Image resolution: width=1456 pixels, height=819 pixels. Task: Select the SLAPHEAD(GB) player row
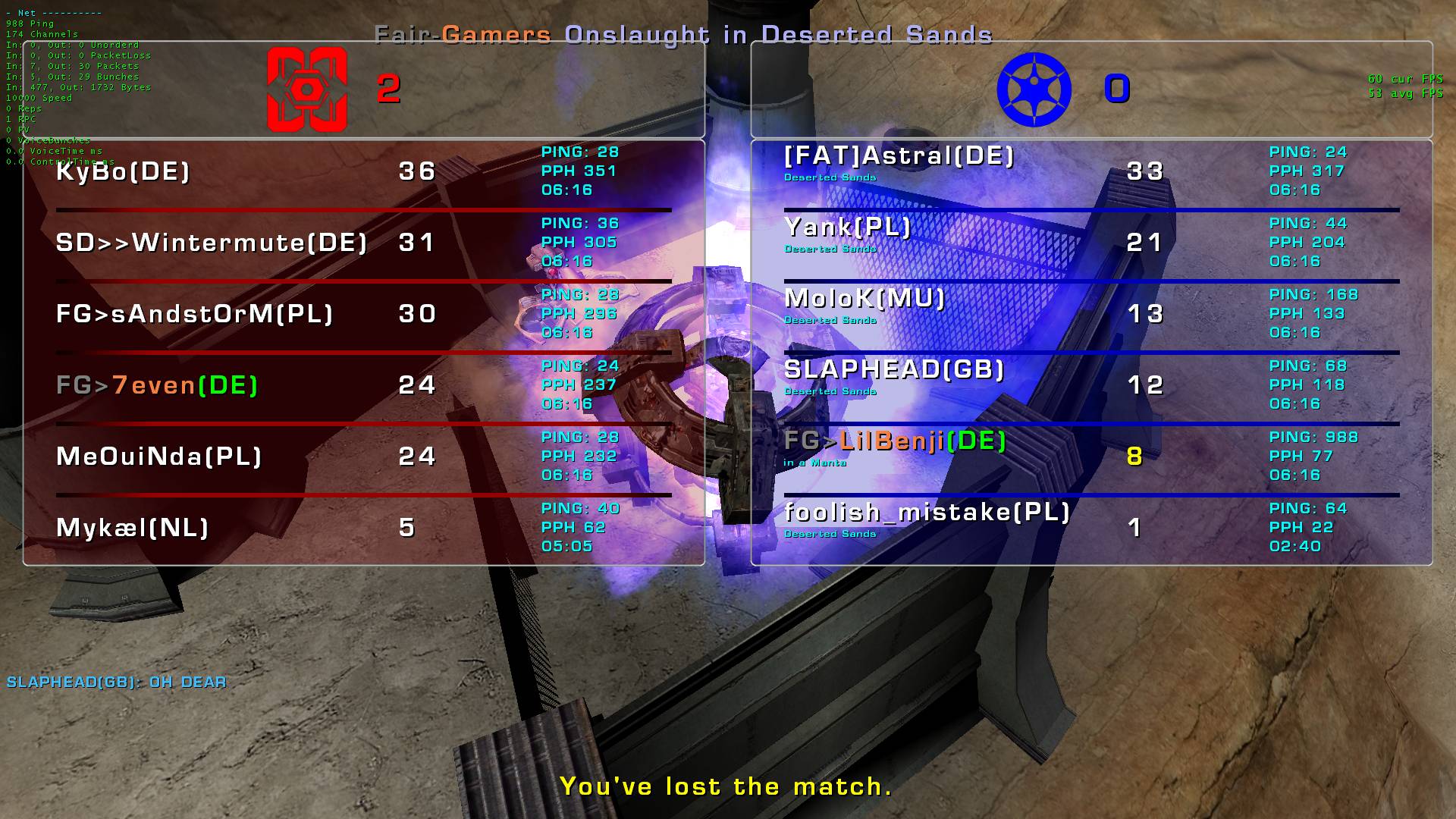pyautogui.click(x=894, y=370)
